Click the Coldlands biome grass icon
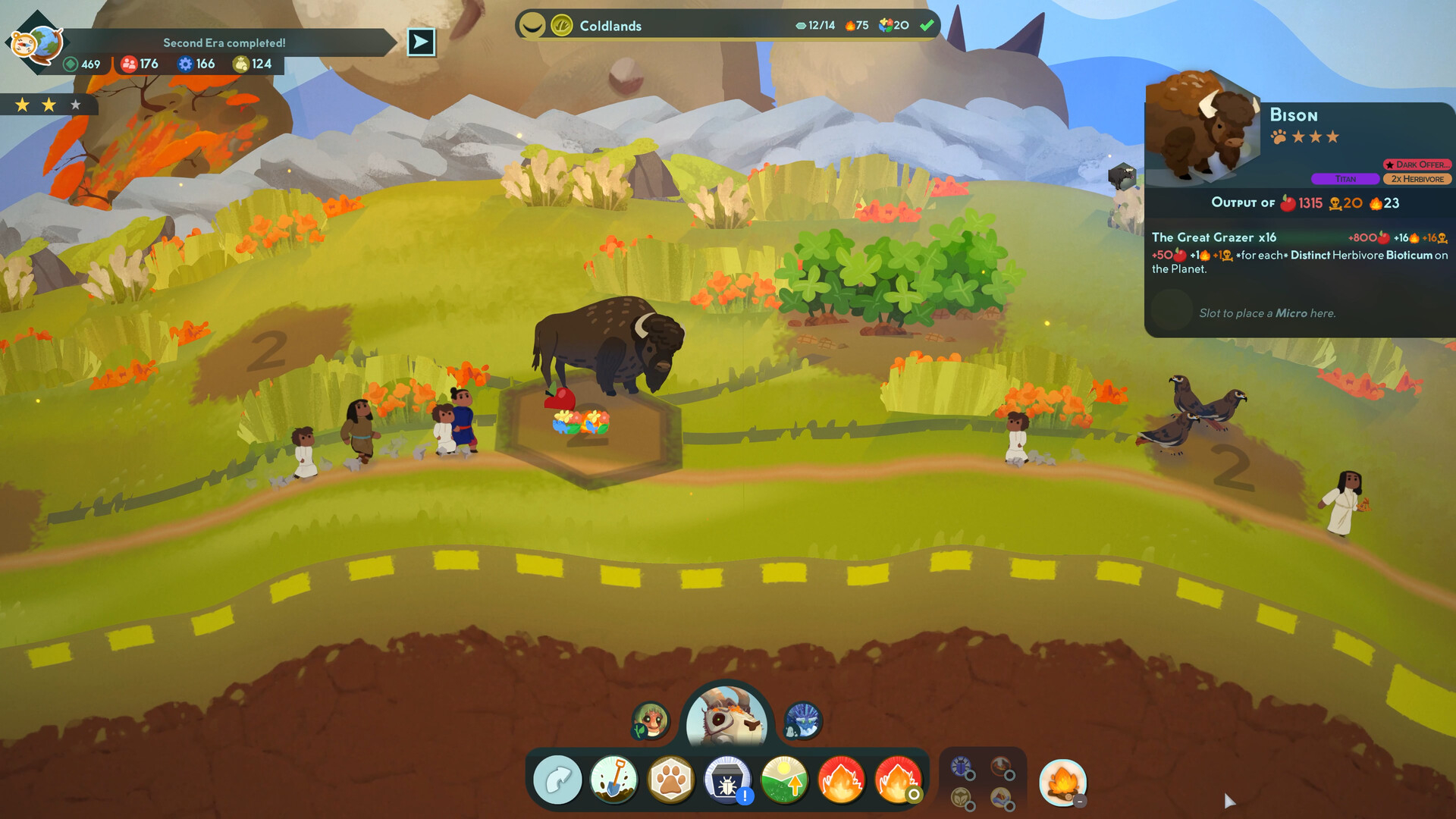 click(561, 26)
